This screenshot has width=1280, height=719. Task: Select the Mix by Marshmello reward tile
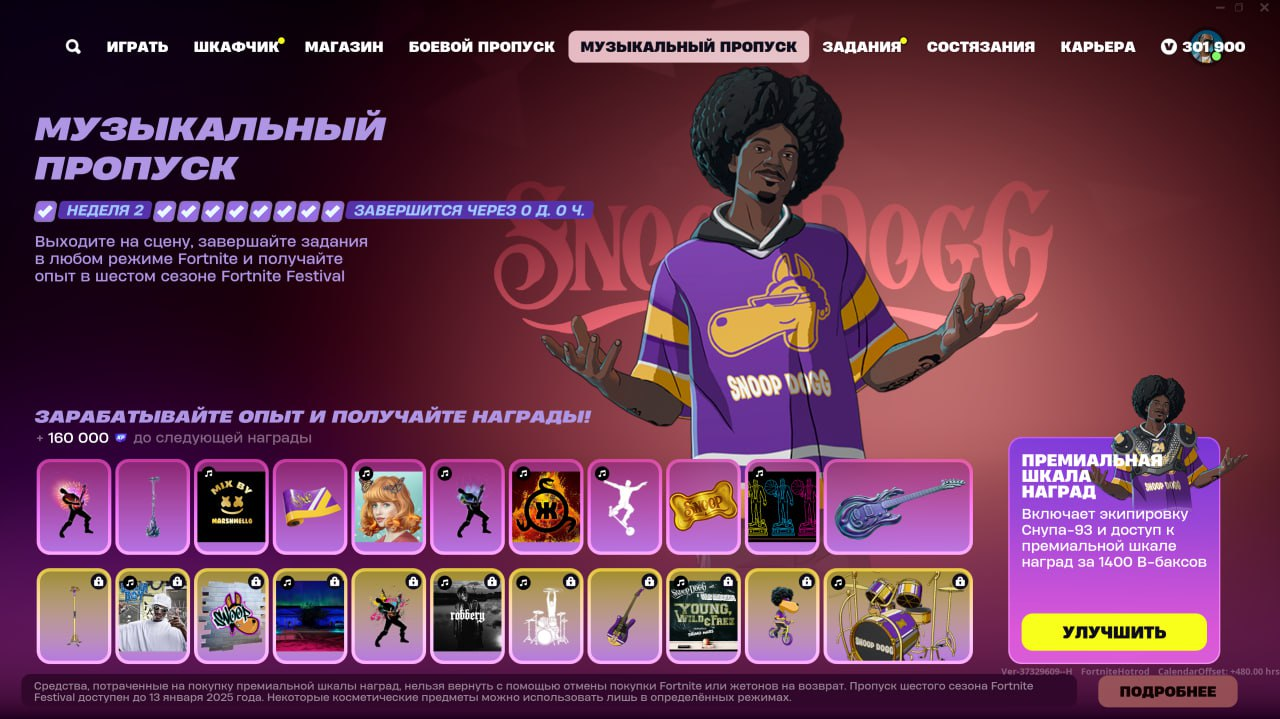[231, 507]
